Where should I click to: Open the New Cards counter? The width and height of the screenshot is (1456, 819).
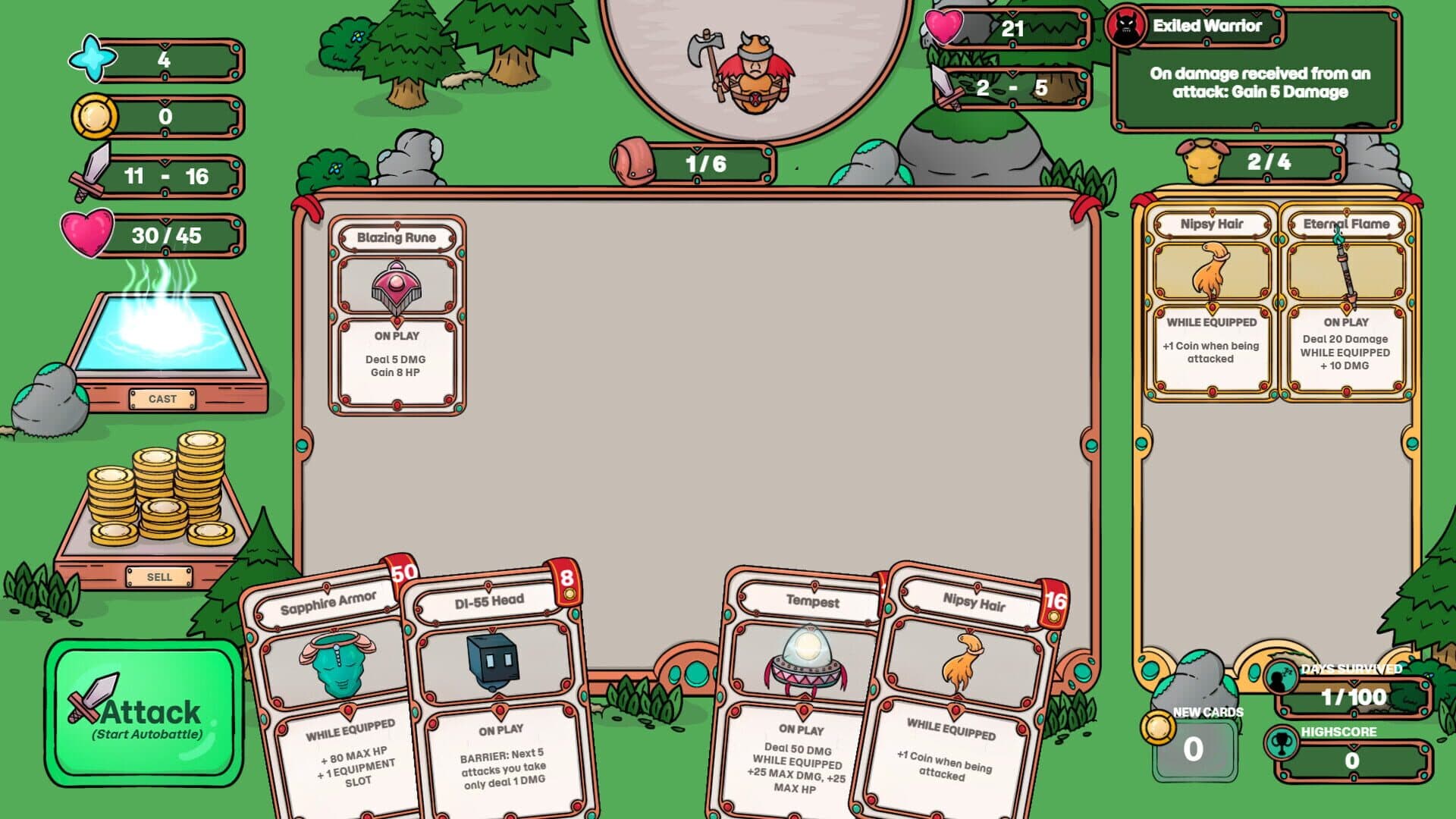(1194, 748)
